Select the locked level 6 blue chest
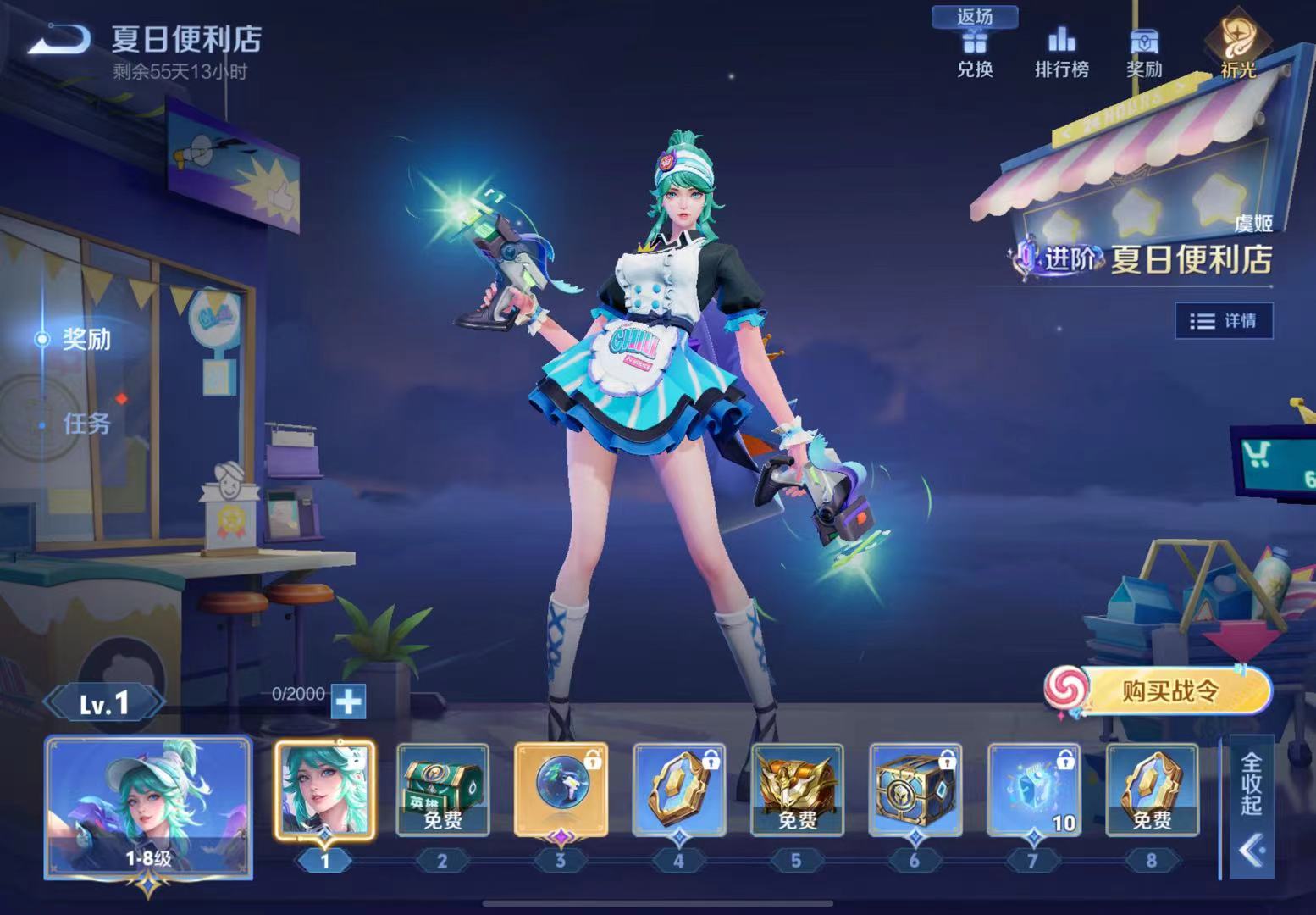 pos(915,790)
